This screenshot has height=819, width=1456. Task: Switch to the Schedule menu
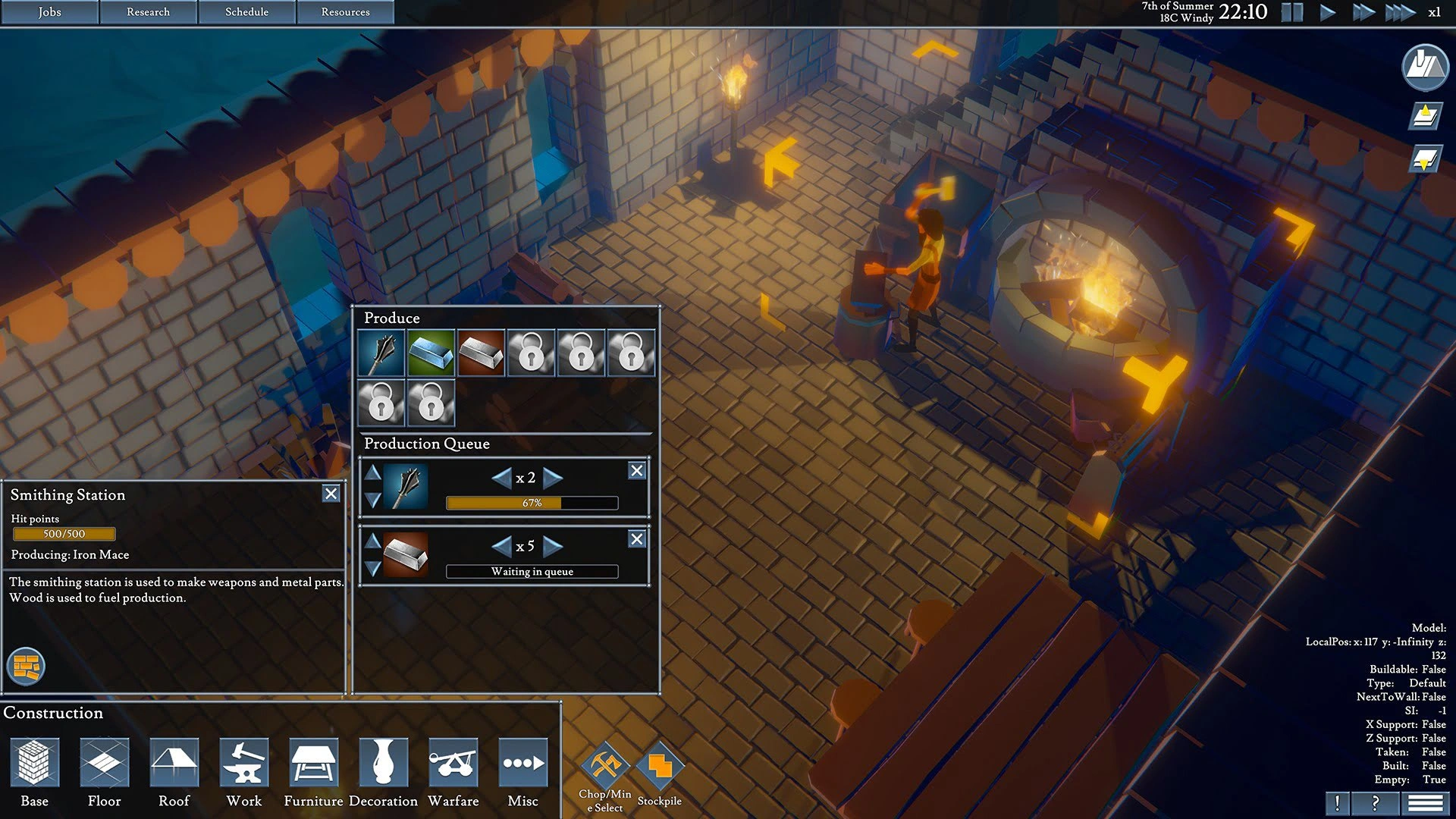246,12
